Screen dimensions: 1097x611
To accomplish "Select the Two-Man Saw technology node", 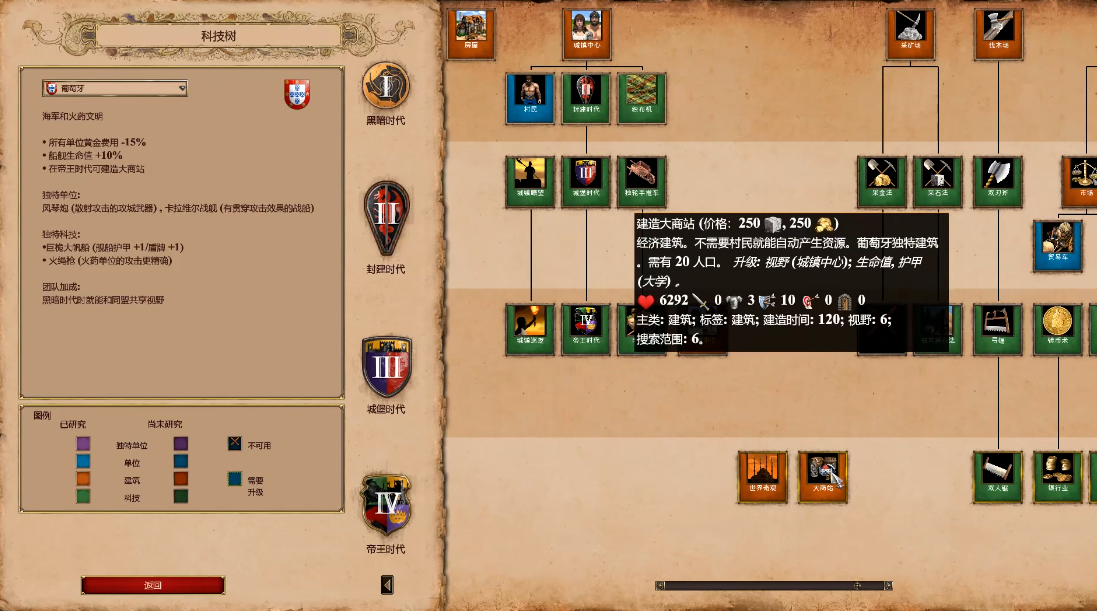I will pos(999,476).
